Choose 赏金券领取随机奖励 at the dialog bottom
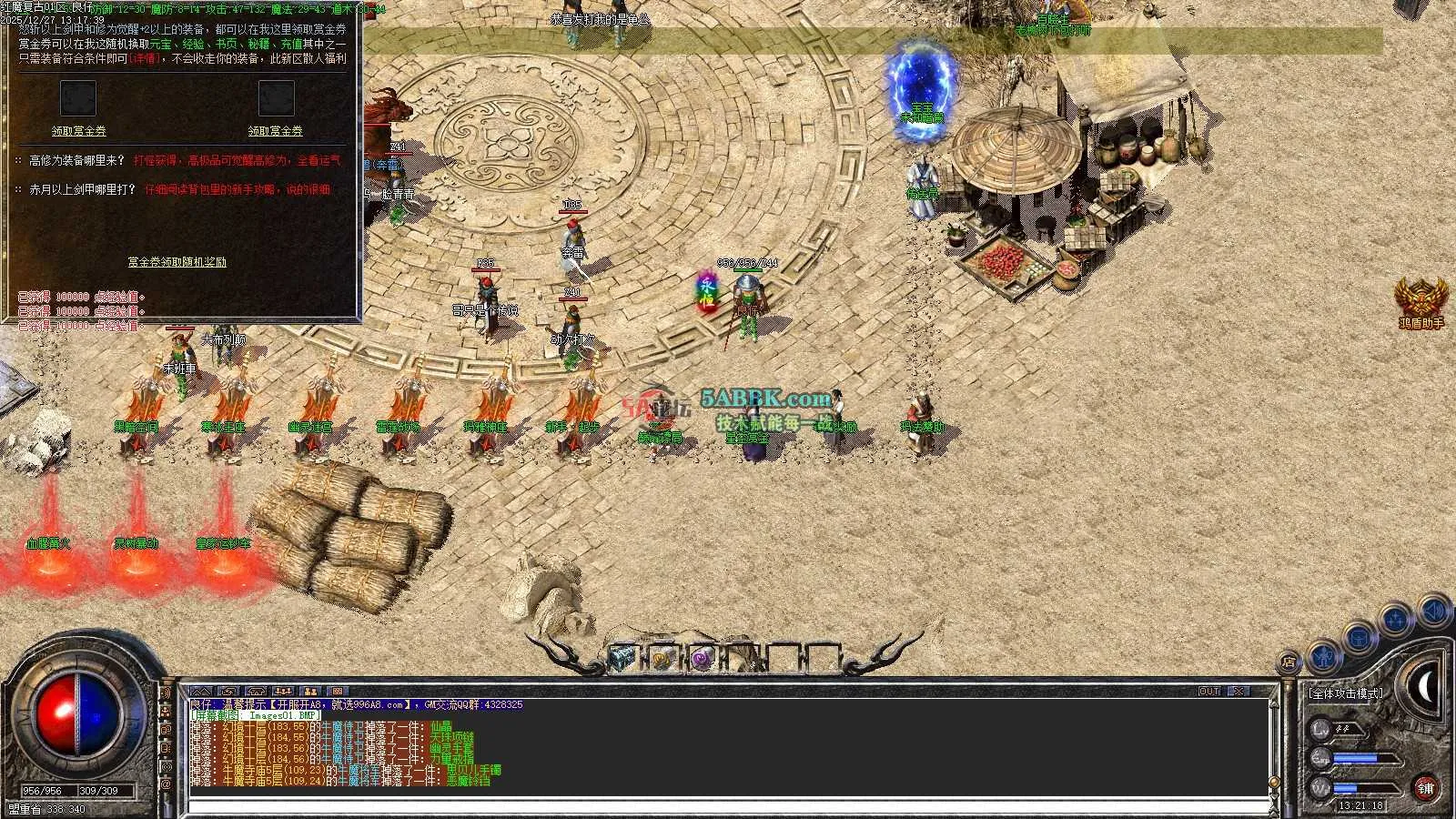Screen dimensions: 1456x819 [x=177, y=262]
